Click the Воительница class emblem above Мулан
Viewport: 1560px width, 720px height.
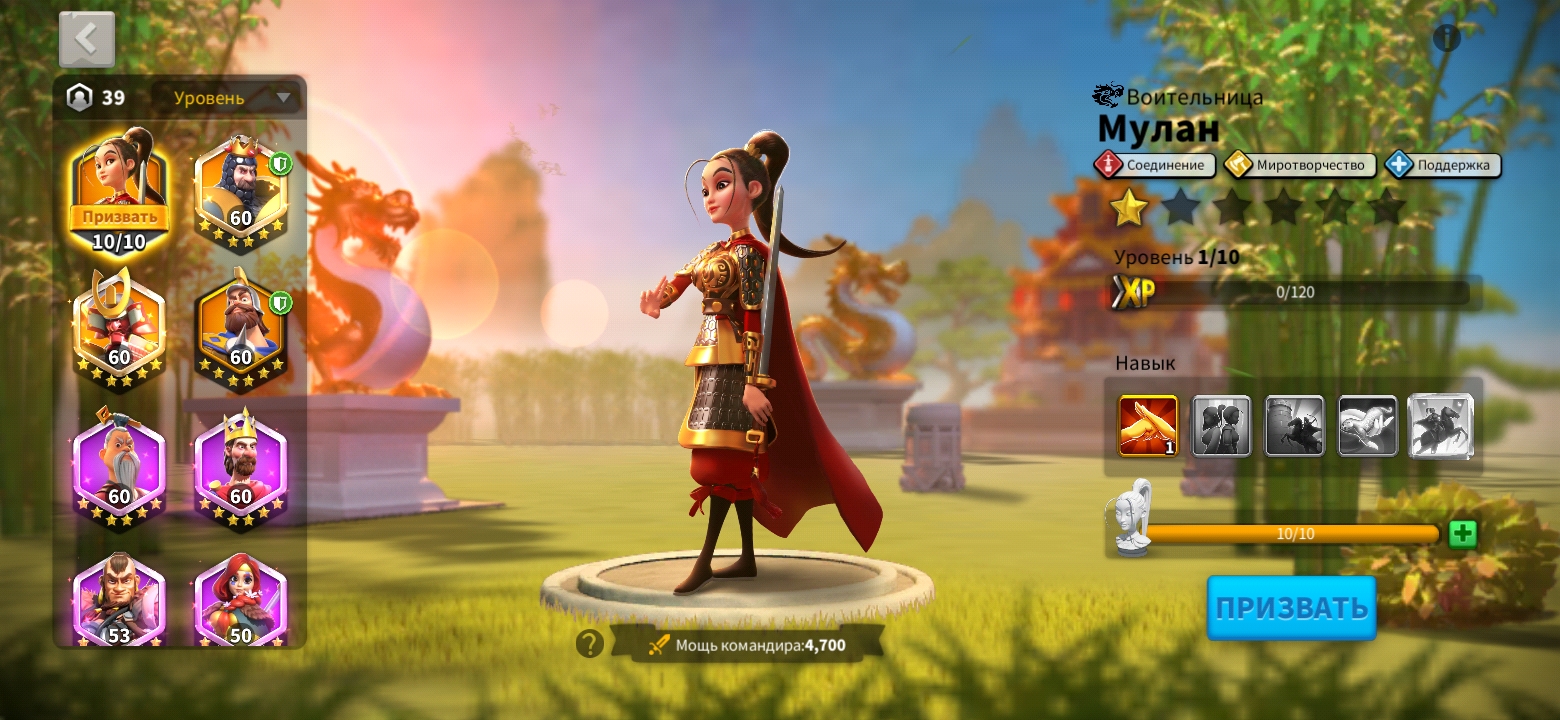click(1108, 94)
